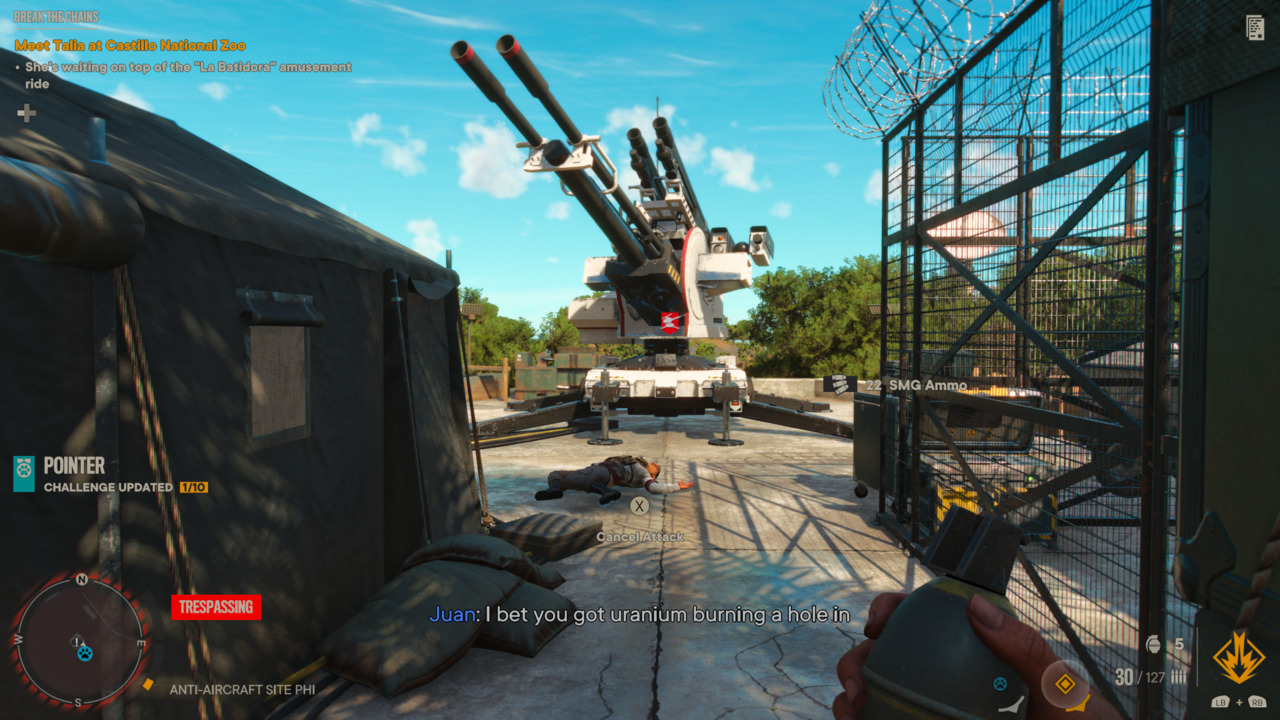
Task: Click the bullet icons next to 30/127
Action: coord(1178,676)
